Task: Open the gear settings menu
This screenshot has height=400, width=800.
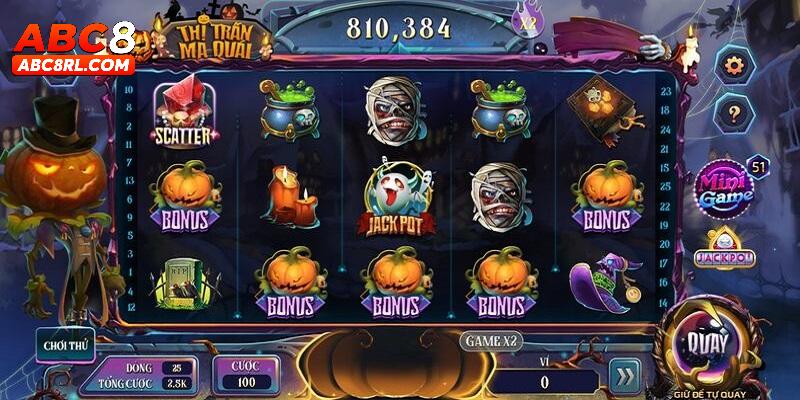Action: [735, 66]
